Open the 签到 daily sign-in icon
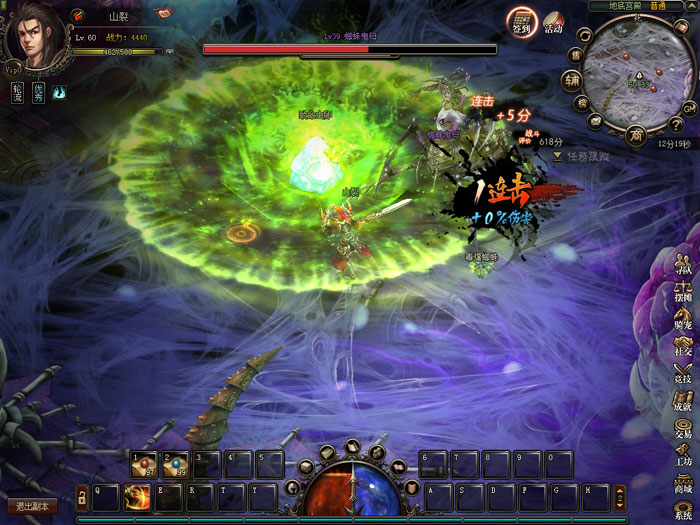Viewport: 700px width, 525px height. (x=521, y=22)
